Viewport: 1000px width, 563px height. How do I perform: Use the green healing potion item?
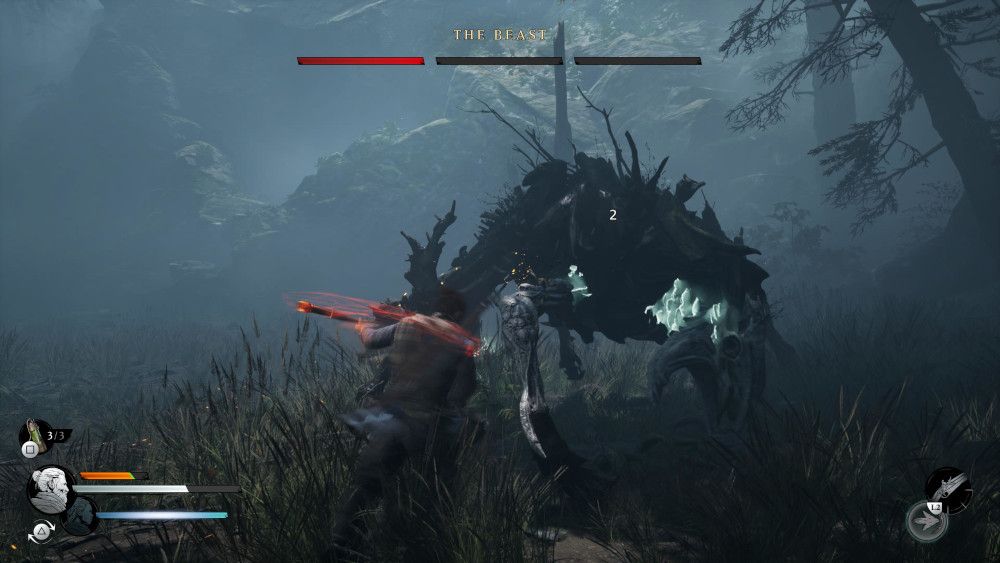33,432
